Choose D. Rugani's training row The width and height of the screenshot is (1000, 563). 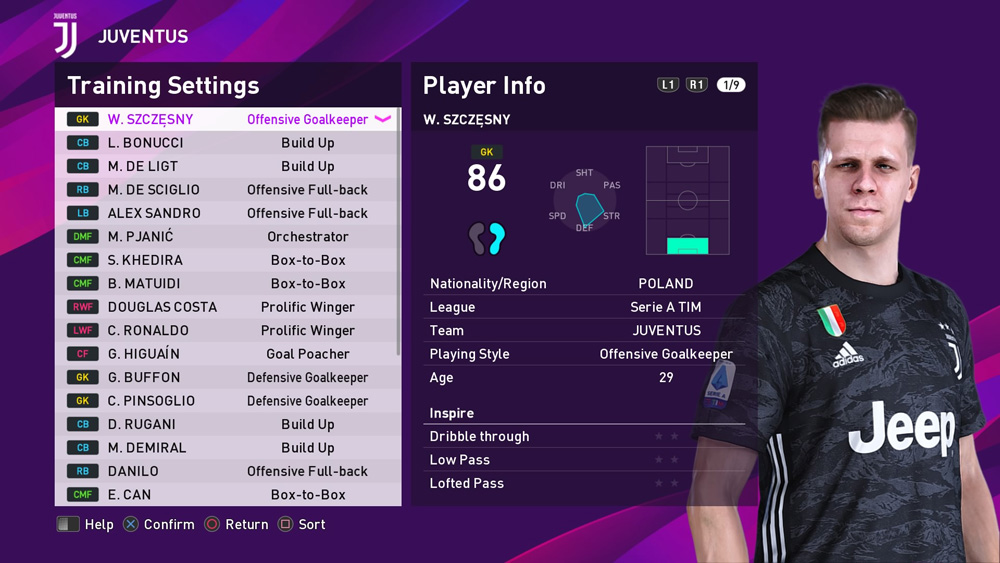pyautogui.click(x=227, y=425)
